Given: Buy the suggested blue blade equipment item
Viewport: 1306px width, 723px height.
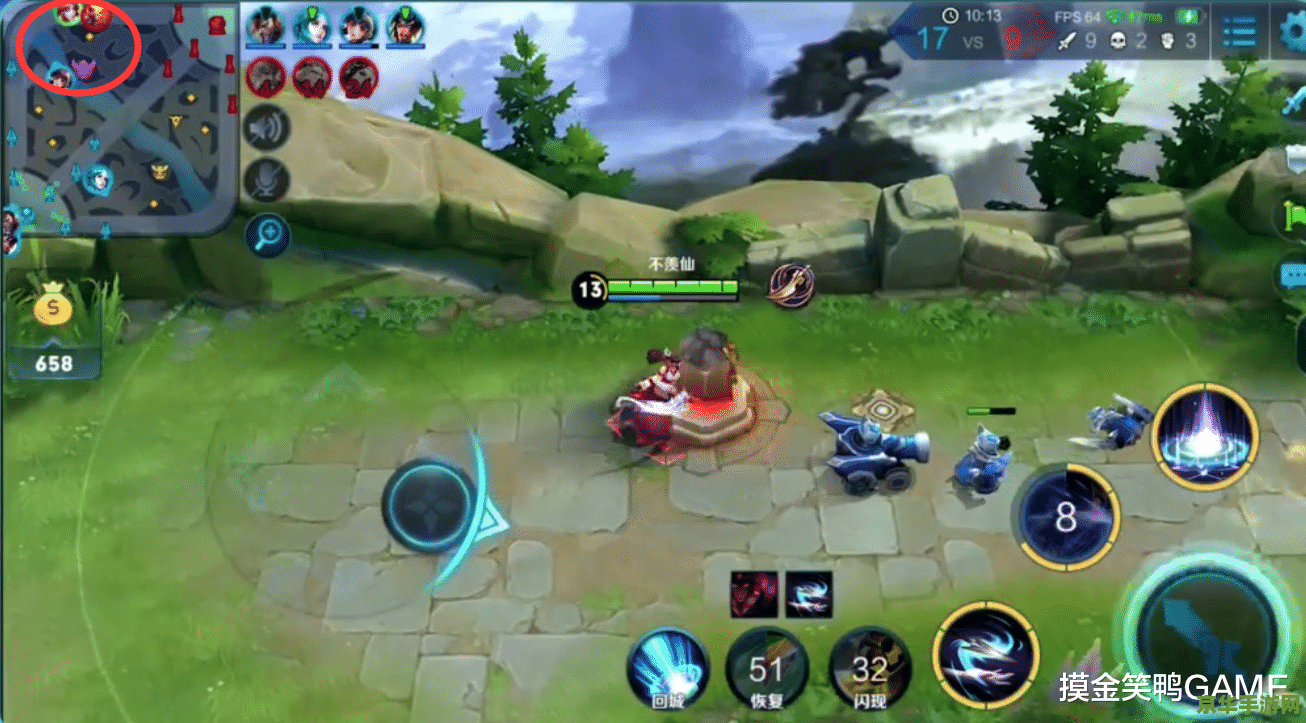Looking at the screenshot, I should click(808, 593).
